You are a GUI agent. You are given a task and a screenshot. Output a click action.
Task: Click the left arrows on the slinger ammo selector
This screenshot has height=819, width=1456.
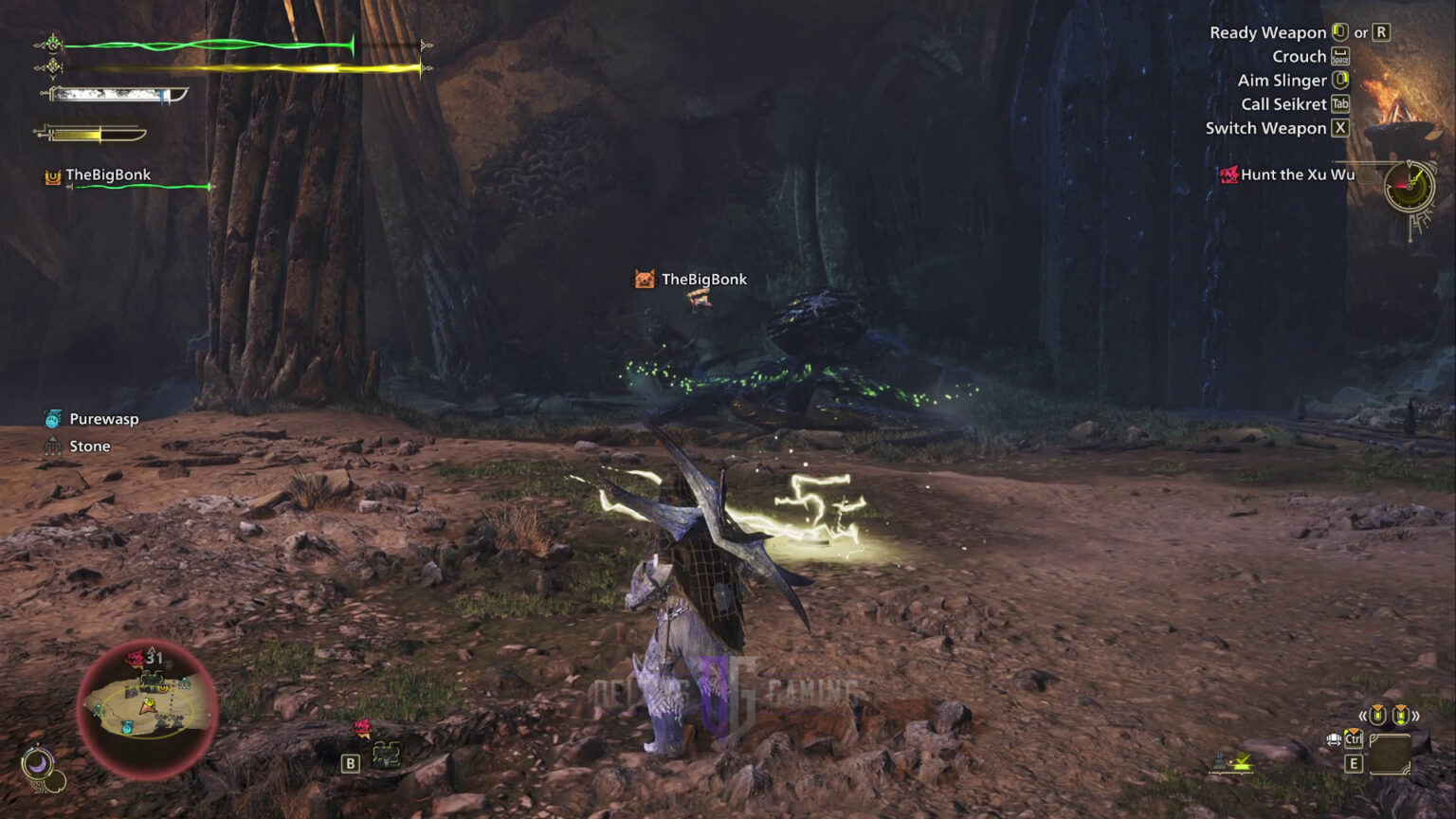[1362, 714]
